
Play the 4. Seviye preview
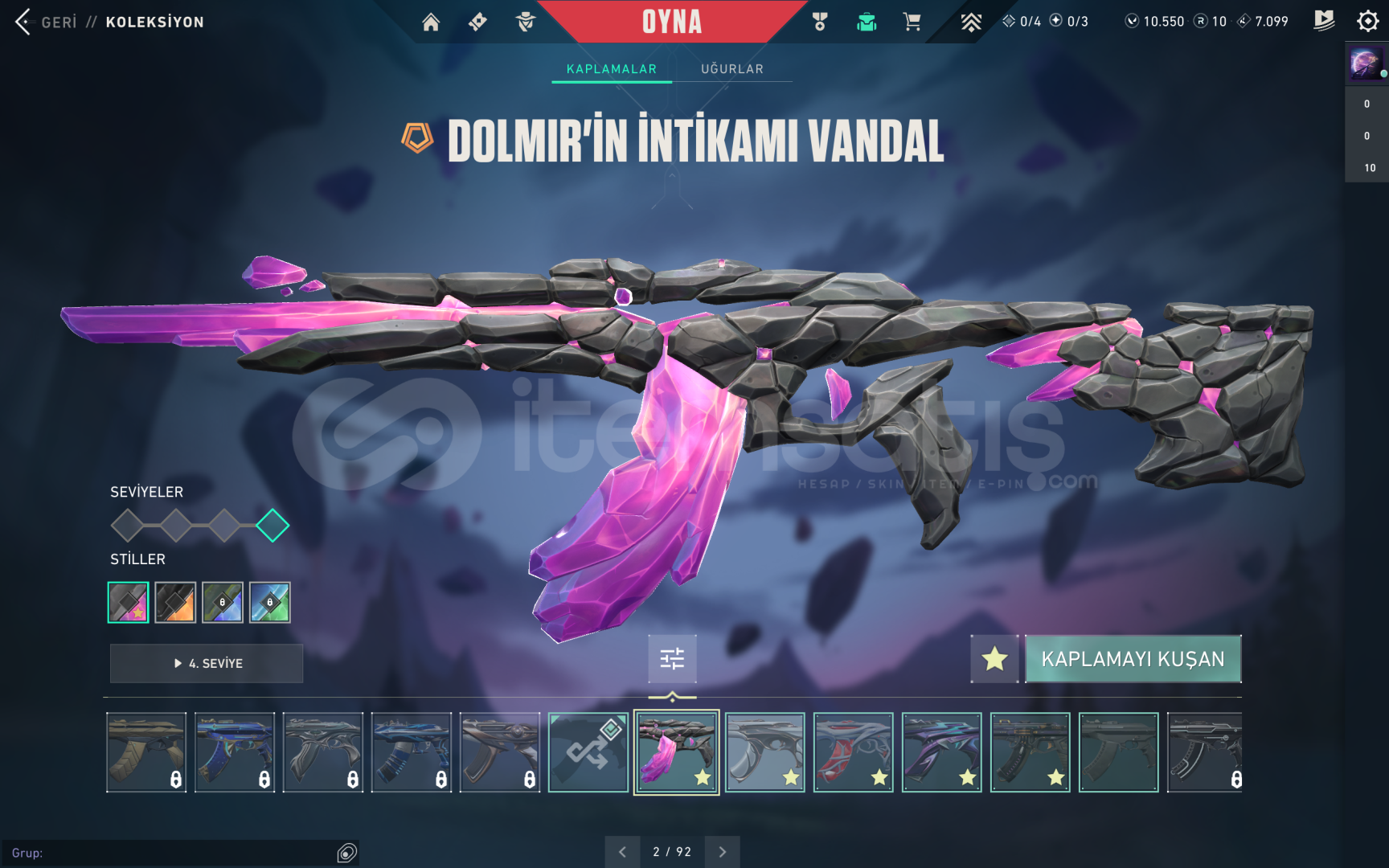coord(207,663)
